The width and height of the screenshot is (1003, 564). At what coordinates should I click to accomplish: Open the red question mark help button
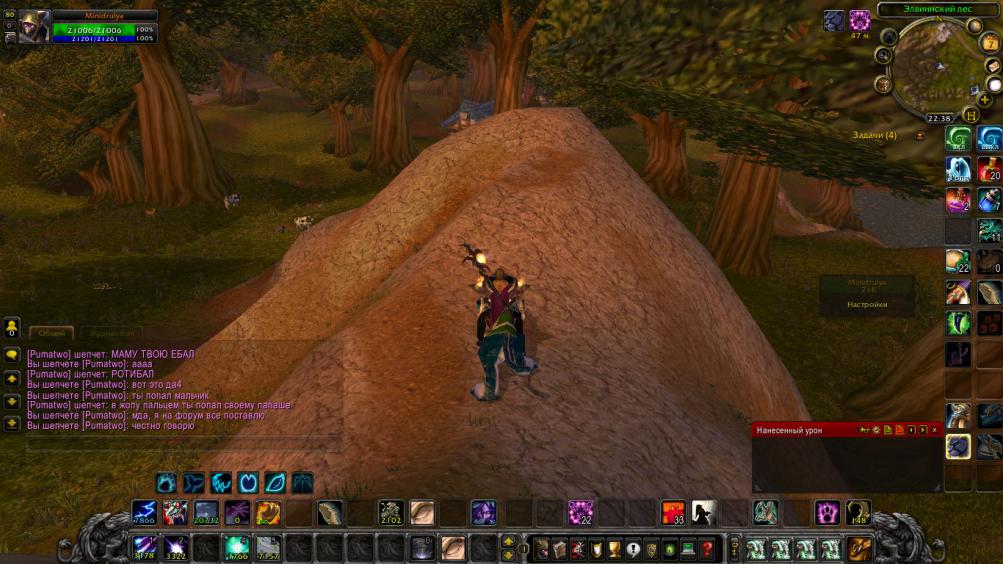707,548
